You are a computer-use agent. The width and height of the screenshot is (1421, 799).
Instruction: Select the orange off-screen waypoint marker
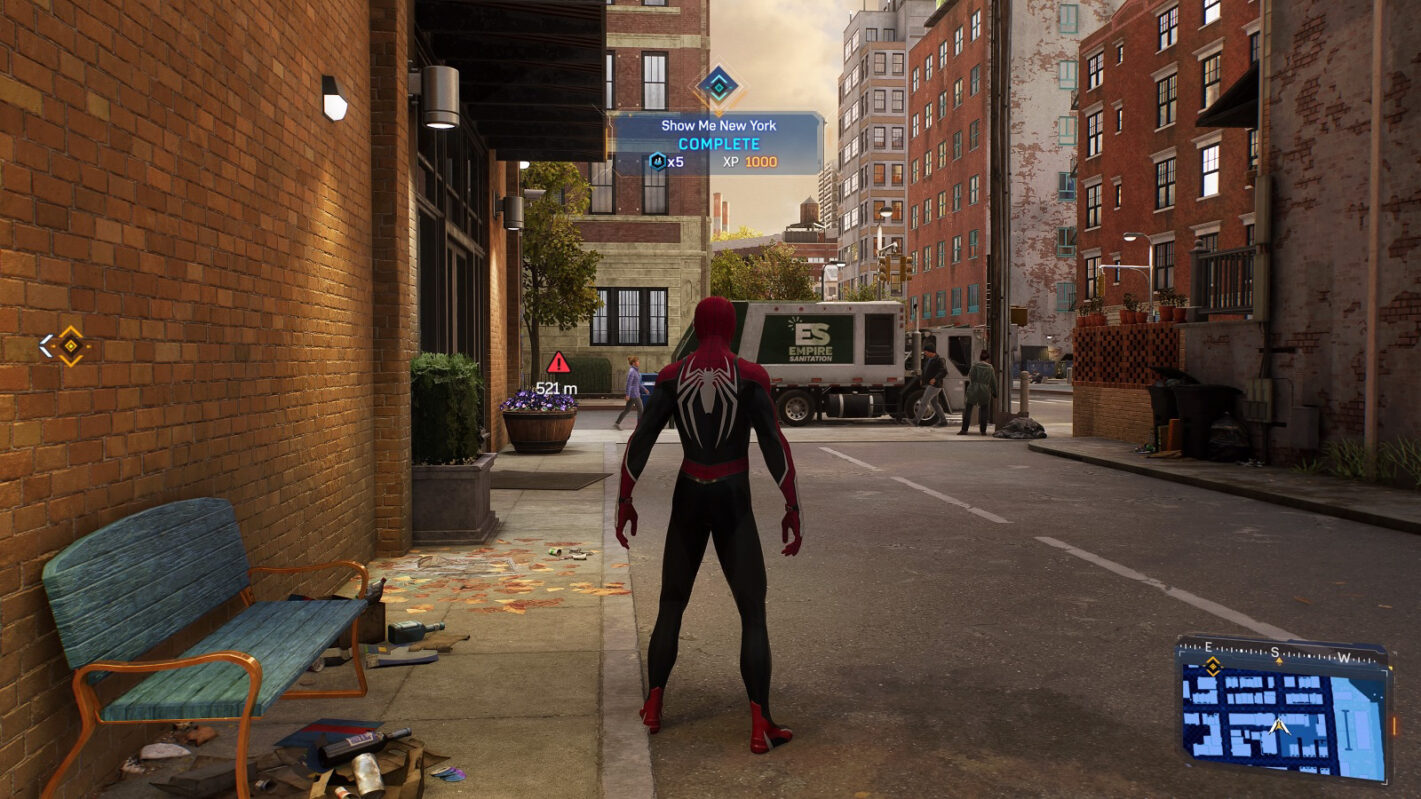tap(71, 346)
